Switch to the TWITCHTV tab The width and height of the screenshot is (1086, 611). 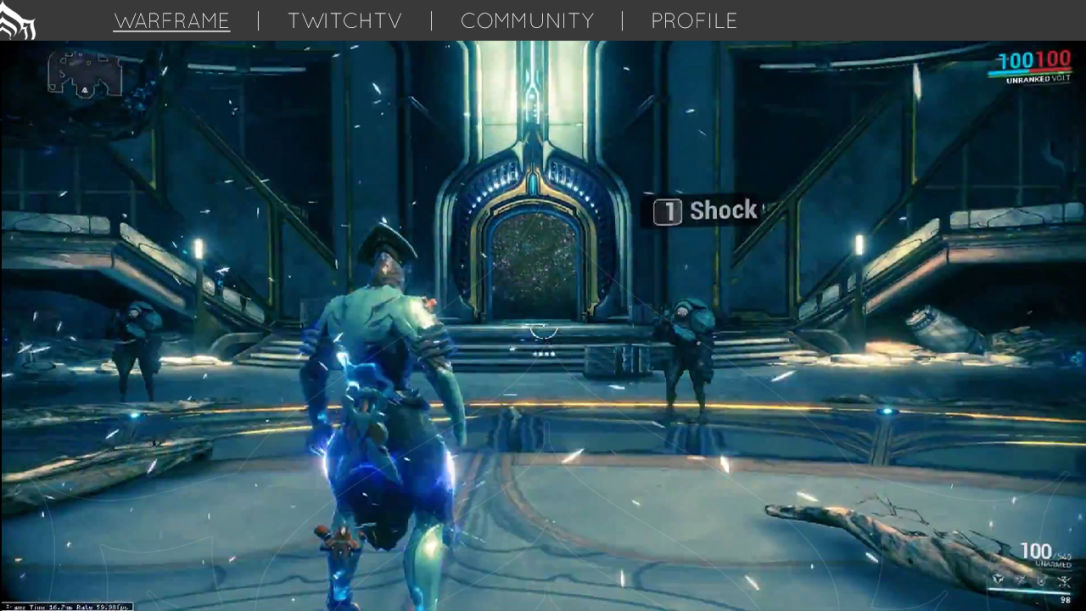(x=344, y=21)
